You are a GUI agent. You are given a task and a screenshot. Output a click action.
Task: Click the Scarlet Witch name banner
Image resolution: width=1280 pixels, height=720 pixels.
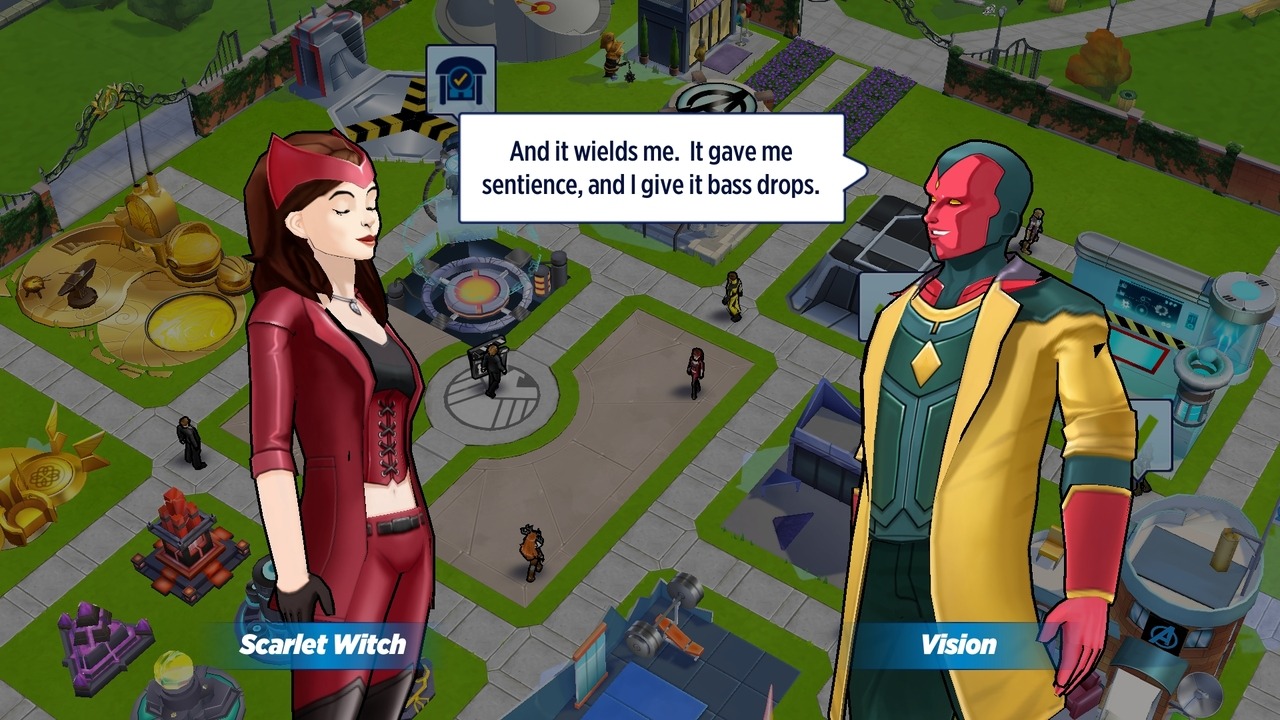click(322, 644)
